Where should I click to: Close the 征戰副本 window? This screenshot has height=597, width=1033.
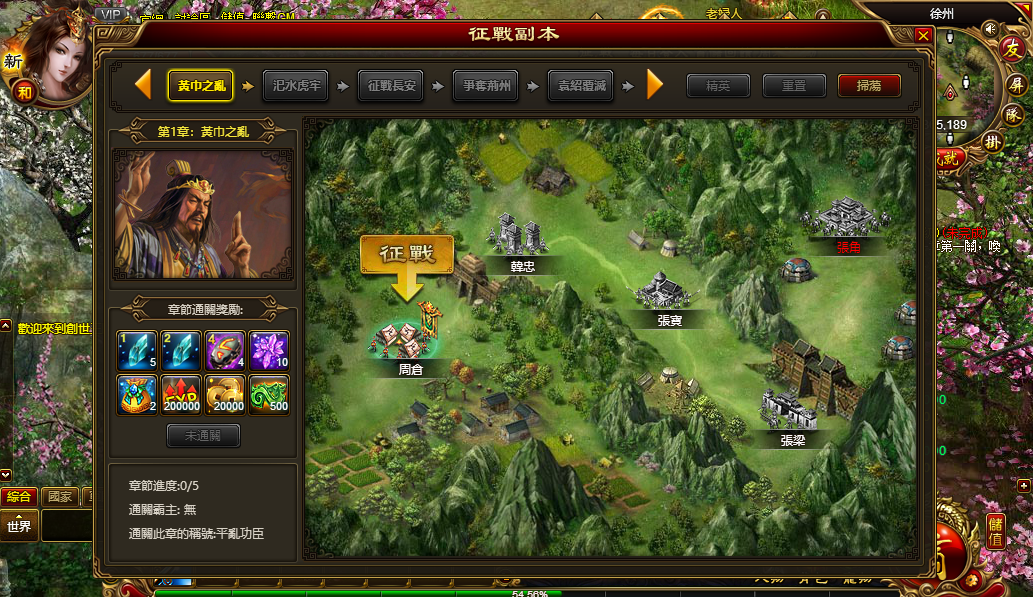923,35
